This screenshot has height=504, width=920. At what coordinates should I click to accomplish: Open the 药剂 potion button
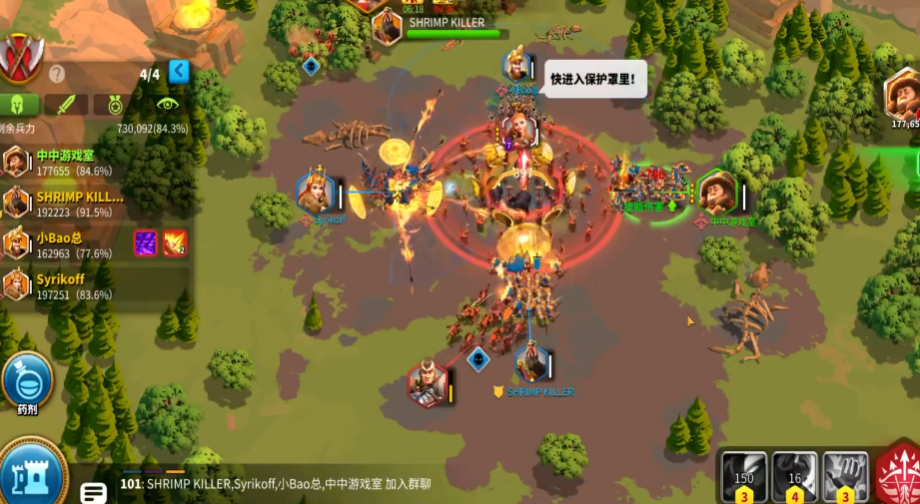click(27, 382)
